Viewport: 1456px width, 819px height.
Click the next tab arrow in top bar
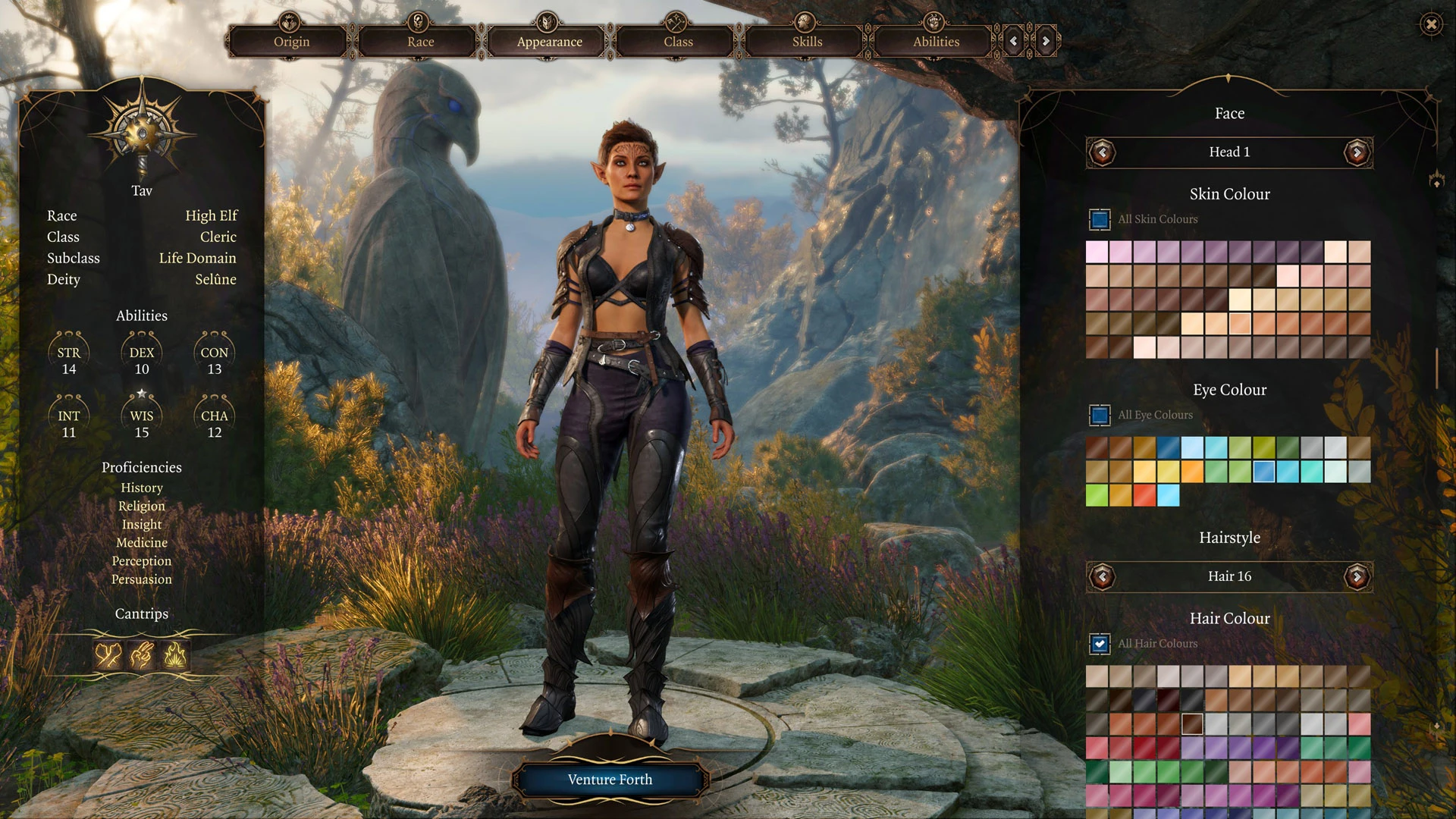(x=1046, y=42)
